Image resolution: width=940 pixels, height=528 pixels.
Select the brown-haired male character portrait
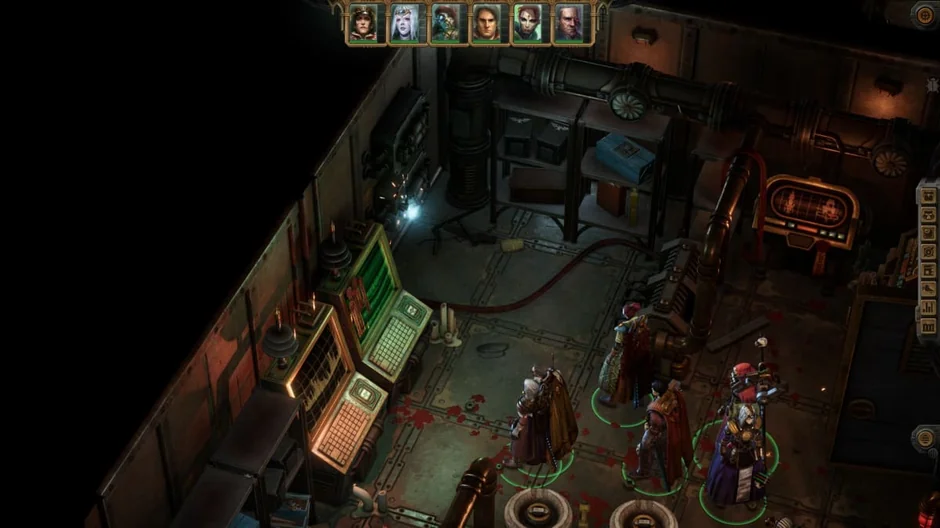click(489, 23)
